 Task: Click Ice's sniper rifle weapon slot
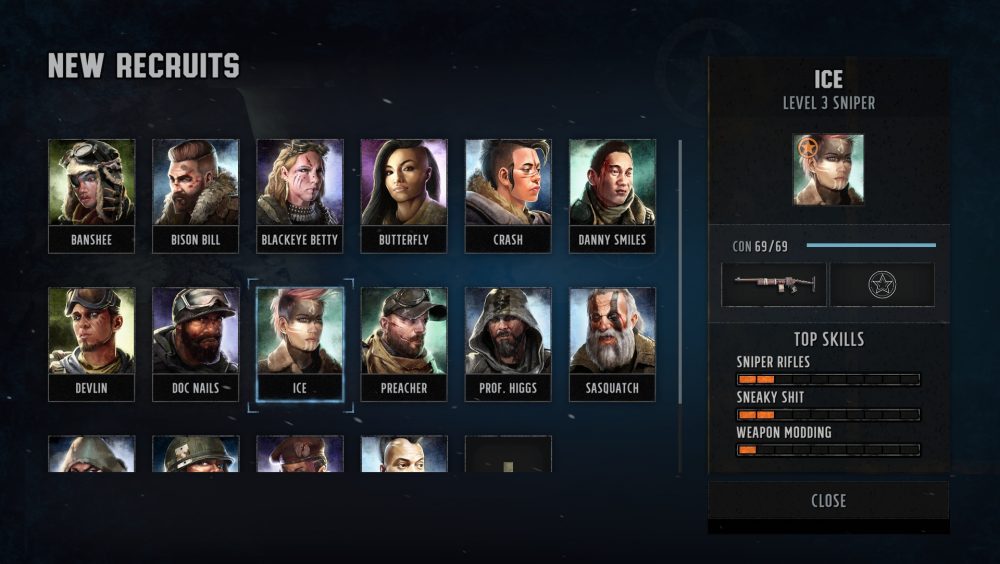774,284
